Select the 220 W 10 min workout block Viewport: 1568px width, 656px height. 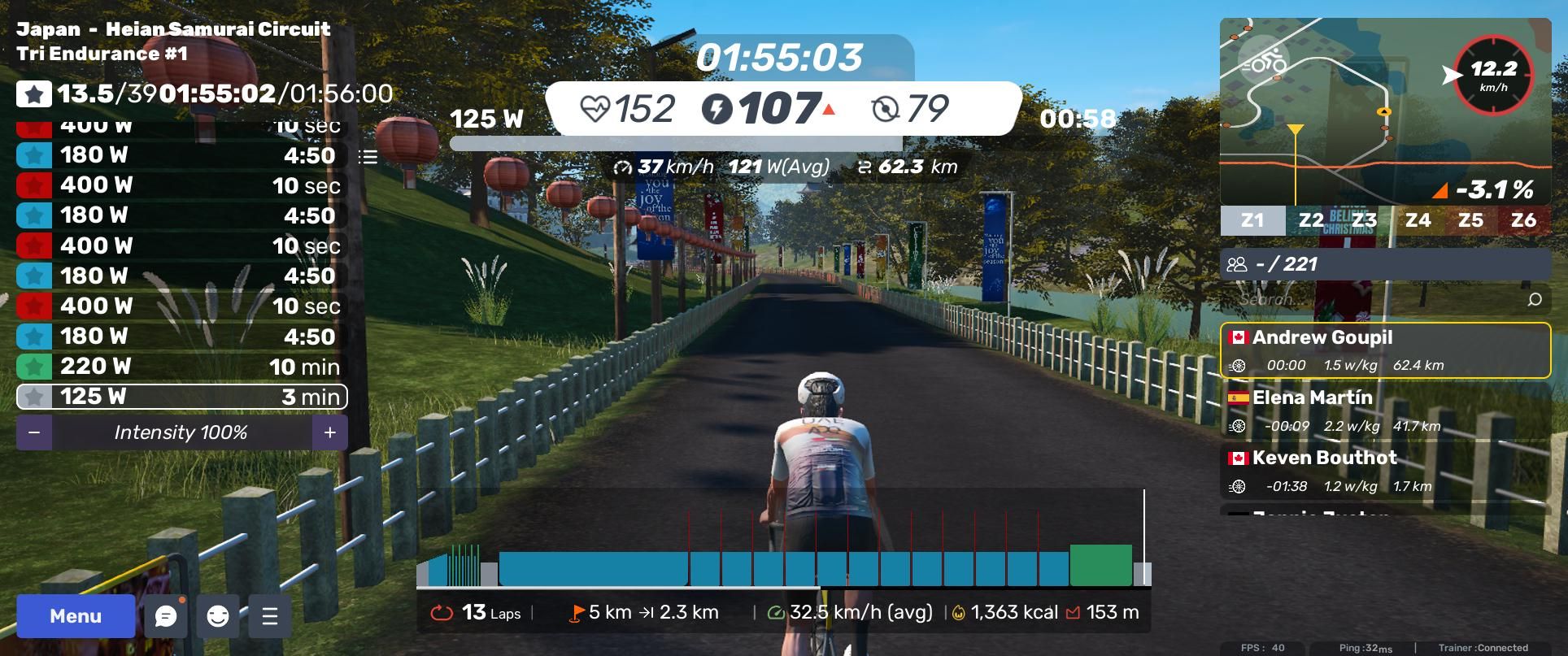pos(182,367)
